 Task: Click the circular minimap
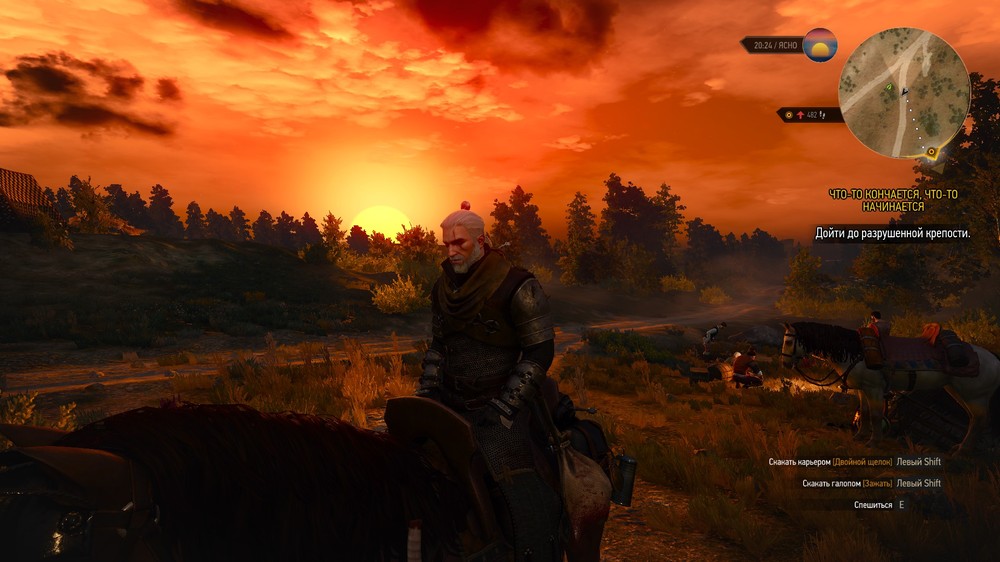[903, 92]
